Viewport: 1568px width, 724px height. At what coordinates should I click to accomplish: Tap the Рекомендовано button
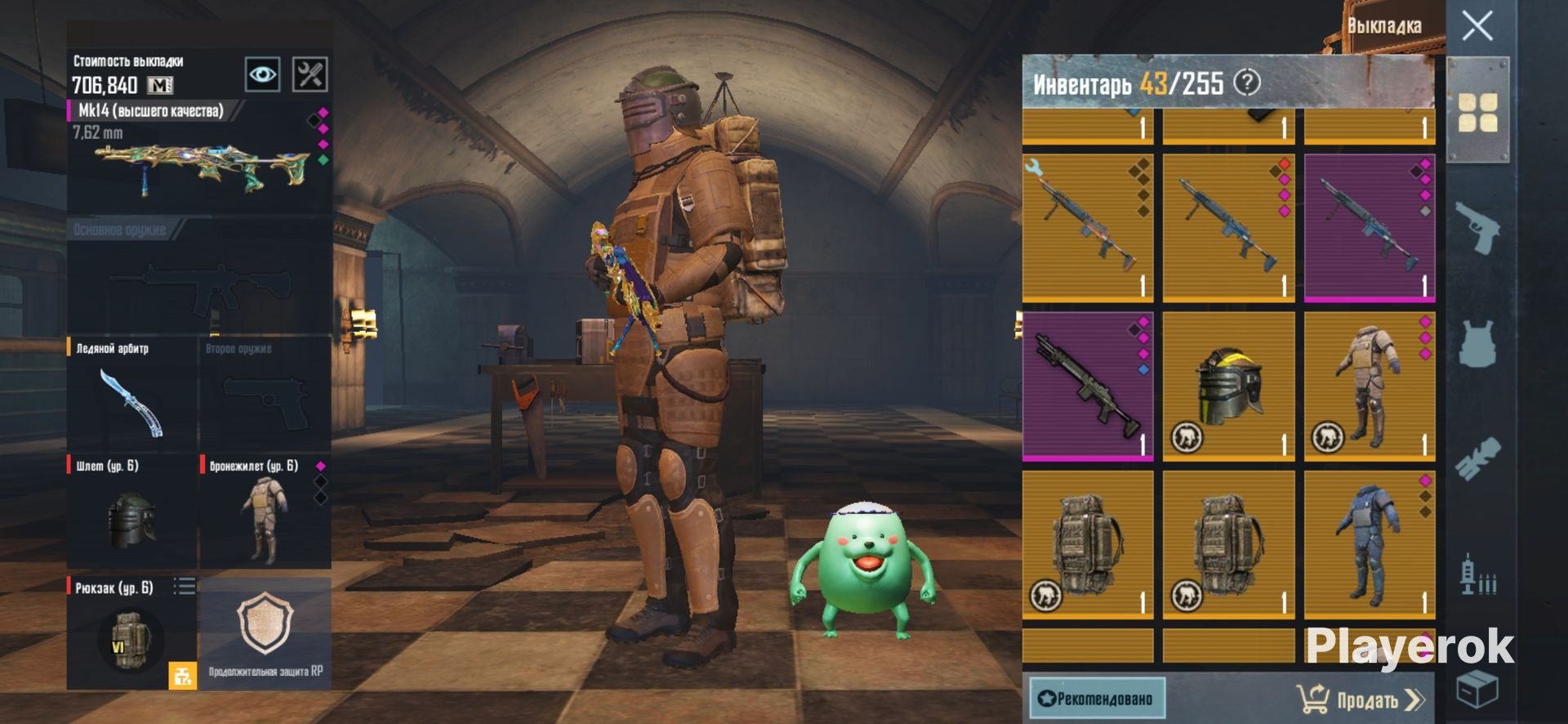coord(1095,699)
